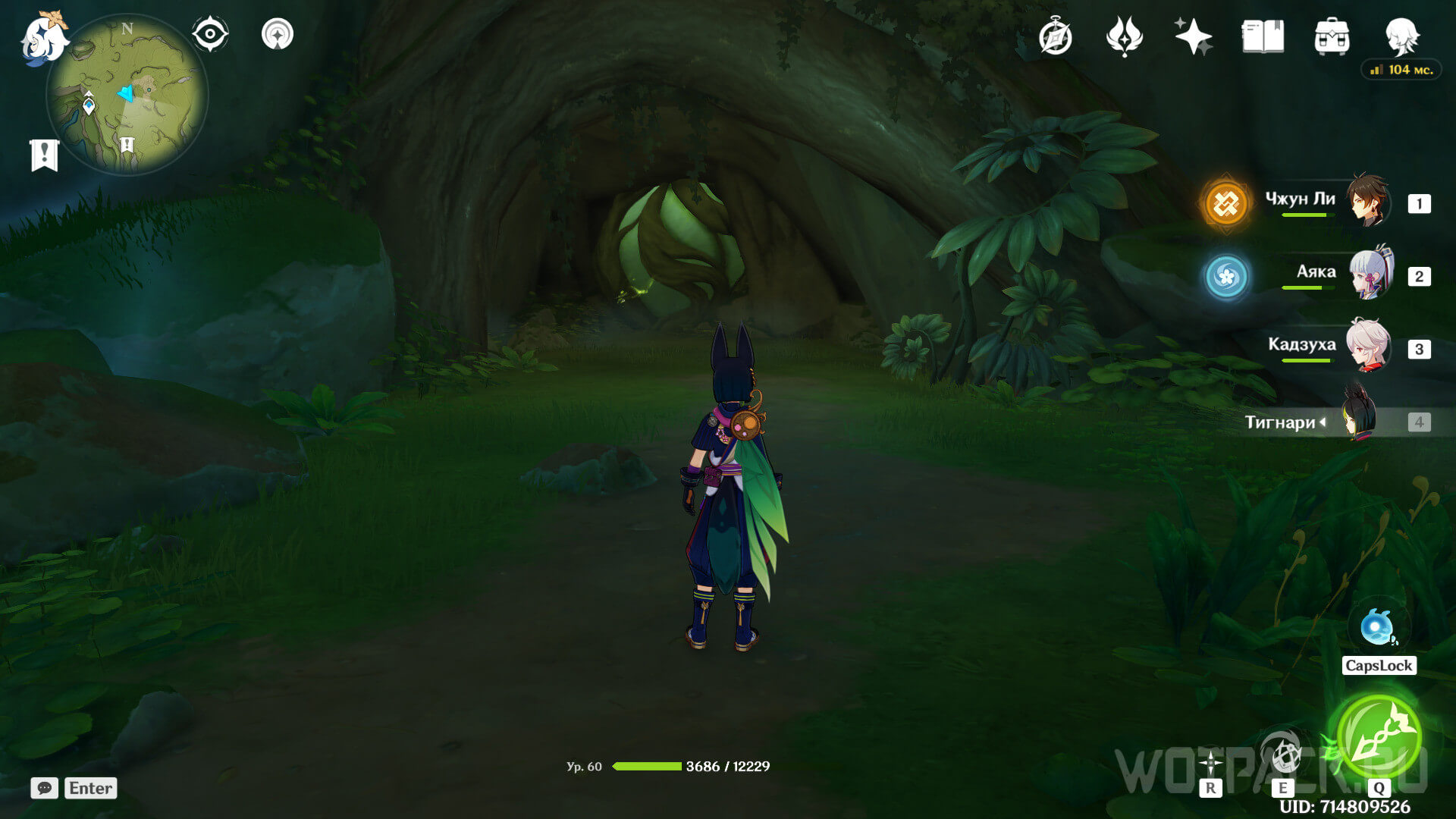Image resolution: width=1456 pixels, height=819 pixels.
Task: Open the chat speech bubble
Action: point(44,788)
